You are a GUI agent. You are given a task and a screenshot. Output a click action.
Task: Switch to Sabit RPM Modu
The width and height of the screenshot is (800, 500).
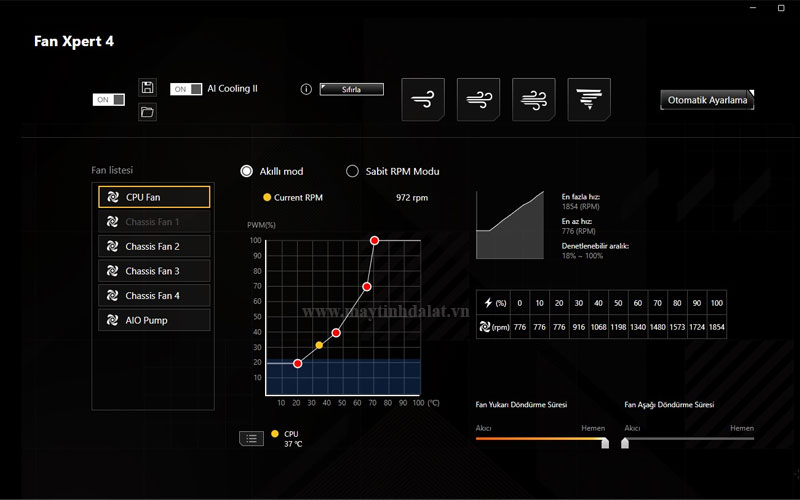tap(352, 171)
